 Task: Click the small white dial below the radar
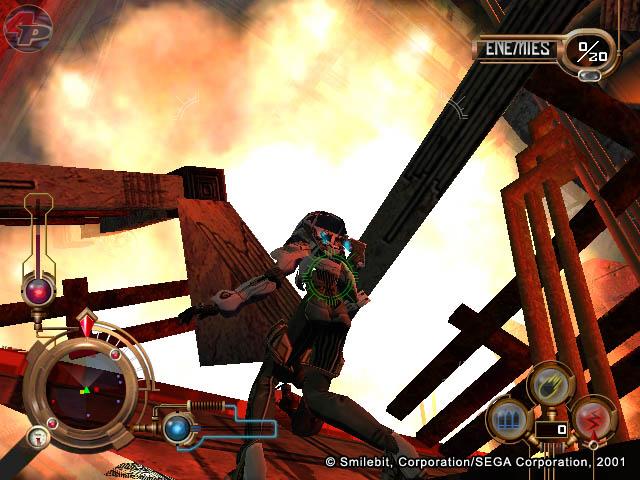[x=37, y=435]
